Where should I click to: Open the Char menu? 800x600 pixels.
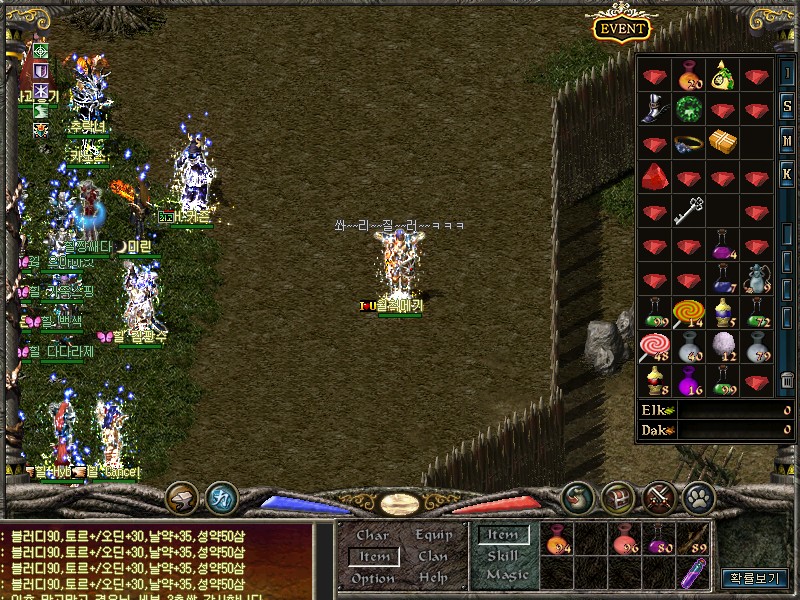pos(373,535)
